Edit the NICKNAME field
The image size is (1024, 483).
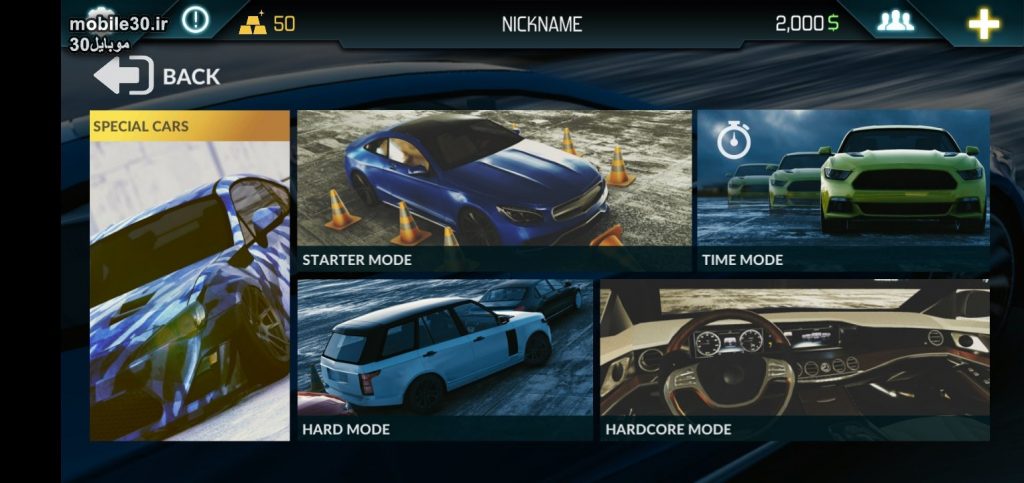[541, 24]
